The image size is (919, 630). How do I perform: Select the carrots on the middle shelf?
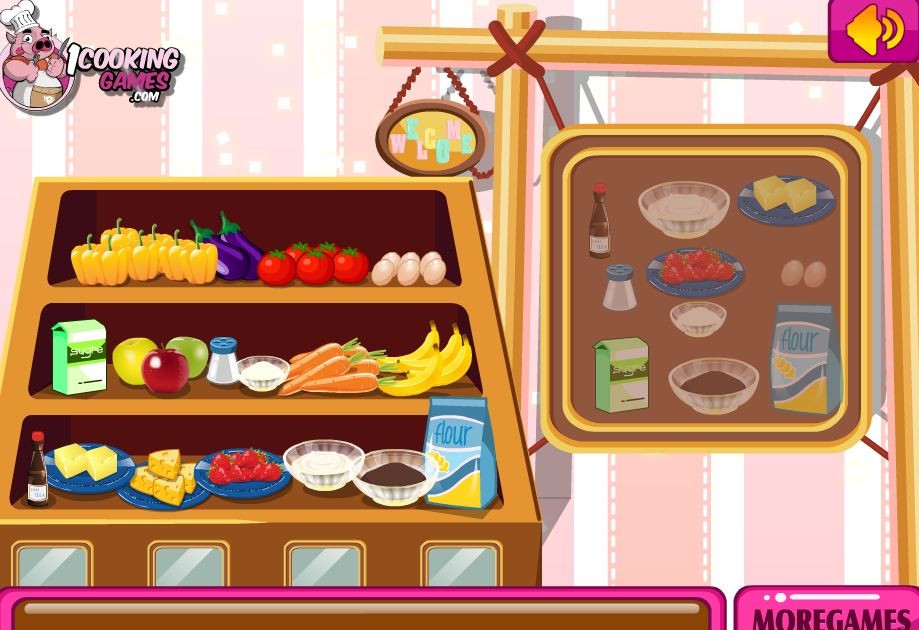[x=328, y=369]
